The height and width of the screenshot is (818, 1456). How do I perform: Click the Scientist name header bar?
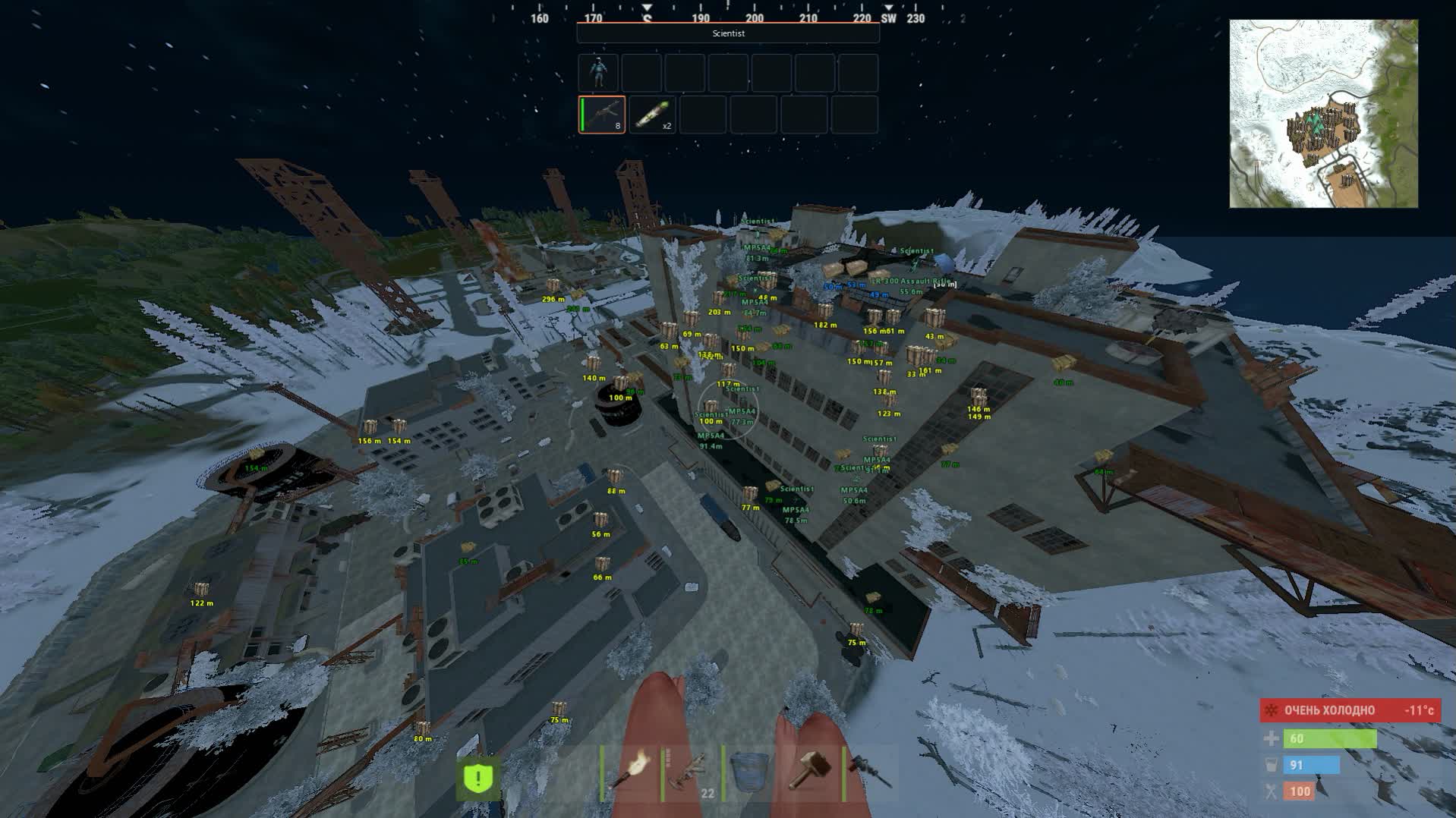[x=728, y=33]
